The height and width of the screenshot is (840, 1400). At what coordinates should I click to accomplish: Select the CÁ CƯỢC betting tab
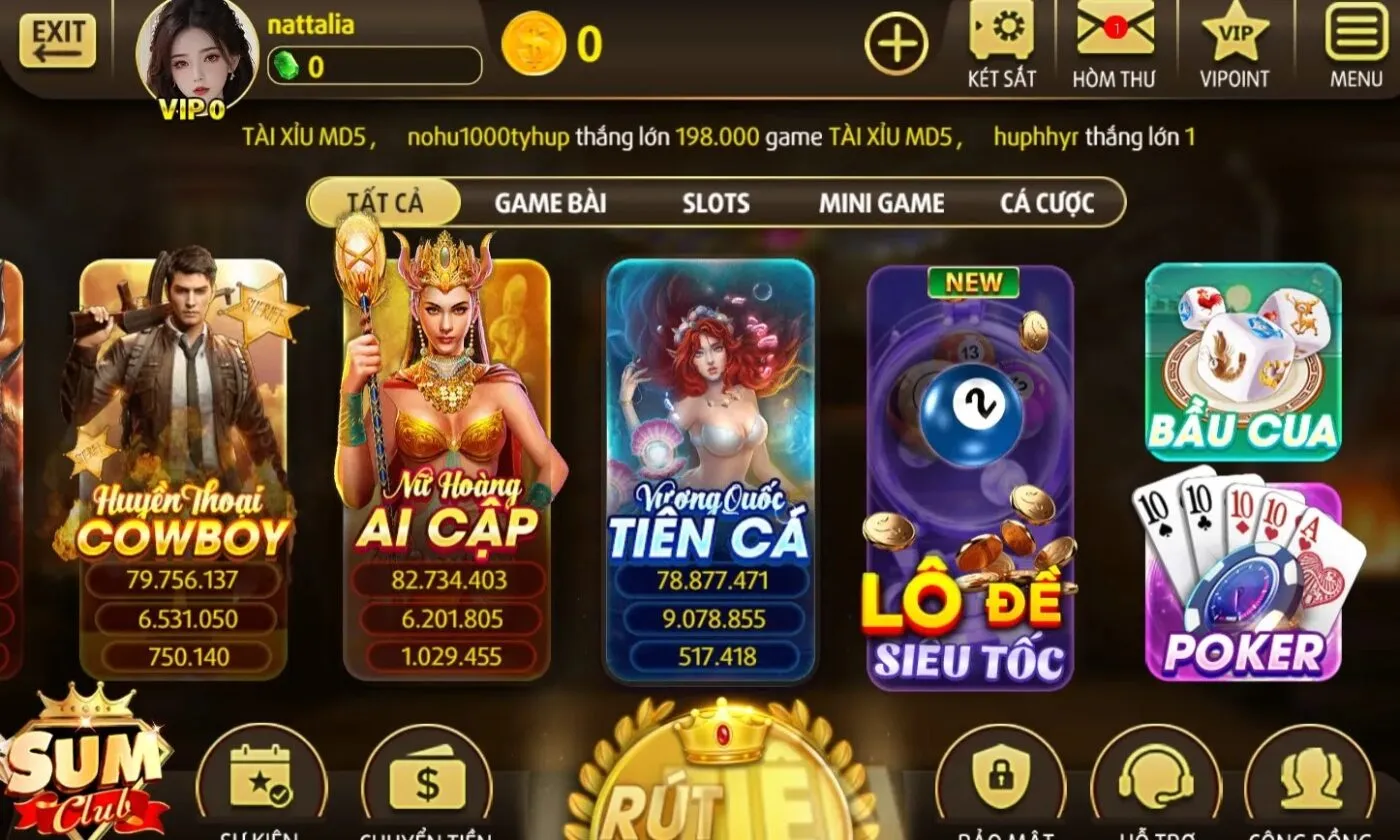(x=1047, y=203)
